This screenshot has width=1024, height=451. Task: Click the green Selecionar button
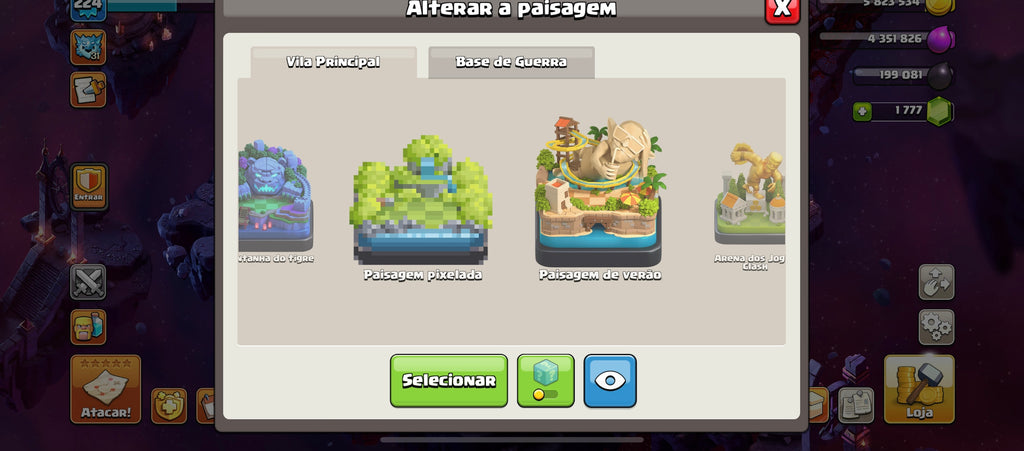[x=448, y=380]
